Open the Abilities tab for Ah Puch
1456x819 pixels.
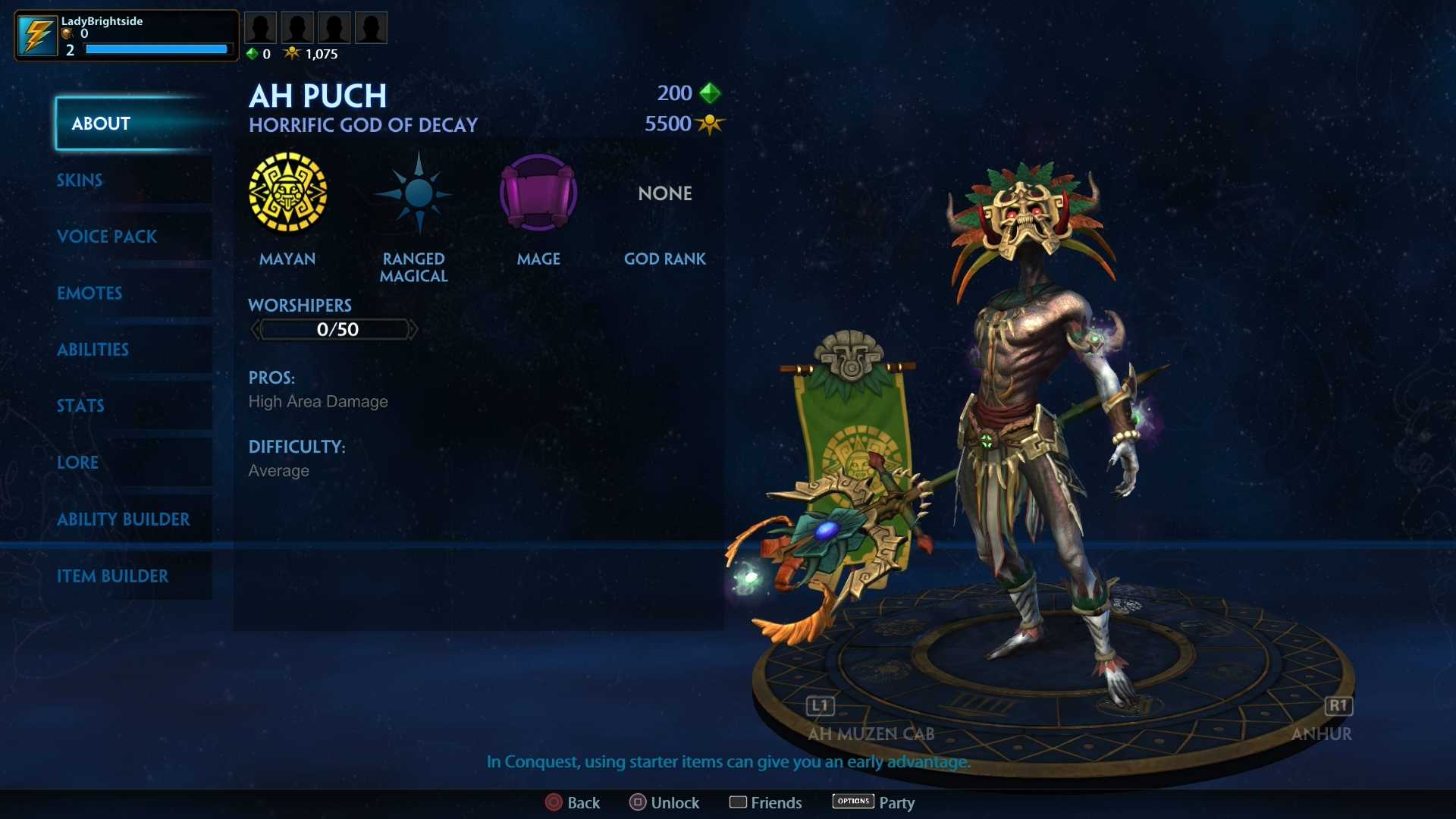[x=93, y=350]
